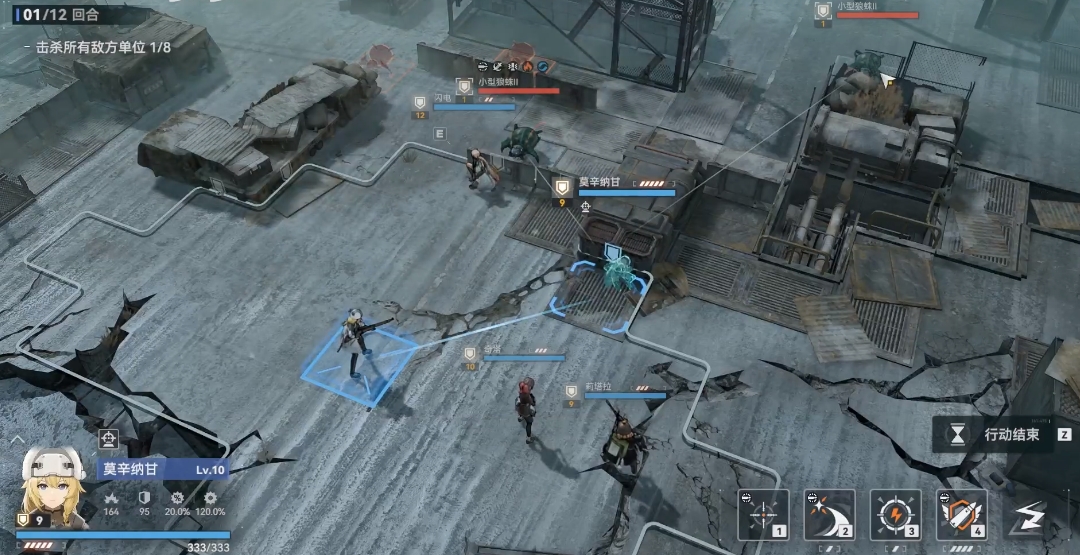
Task: Use the crosshair basic attack skill
Action: click(x=763, y=514)
